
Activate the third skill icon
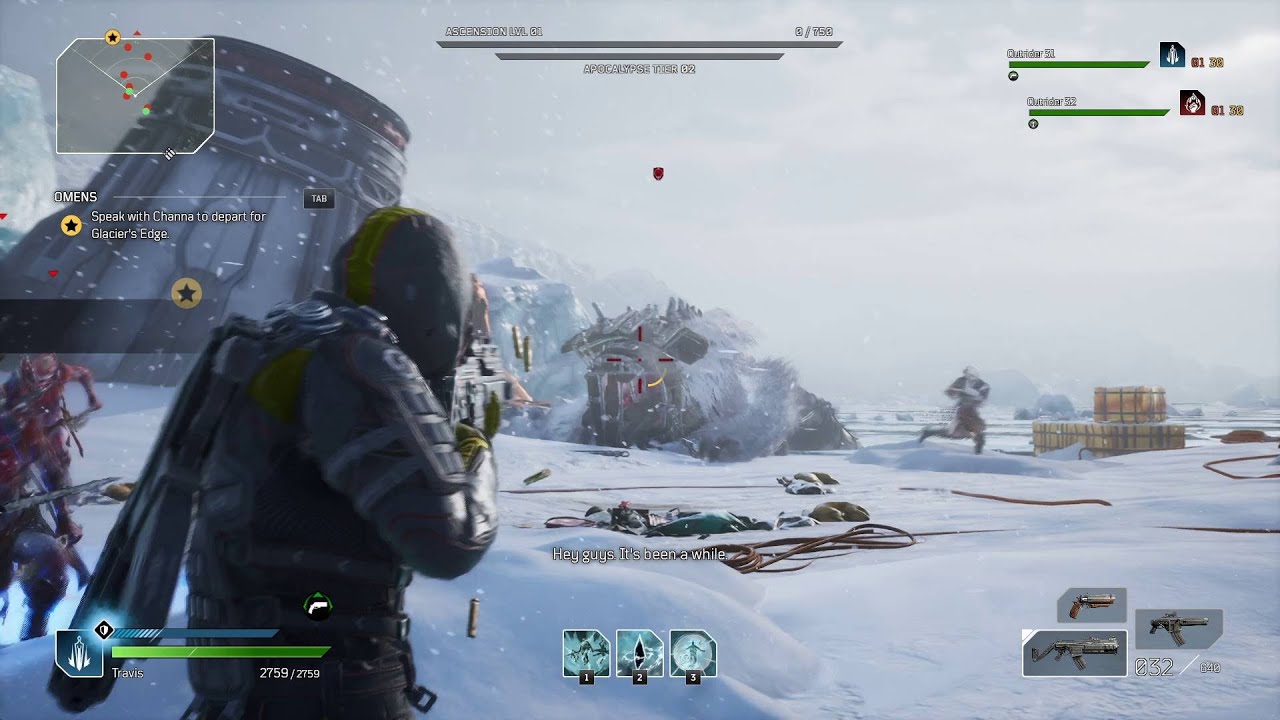(693, 653)
